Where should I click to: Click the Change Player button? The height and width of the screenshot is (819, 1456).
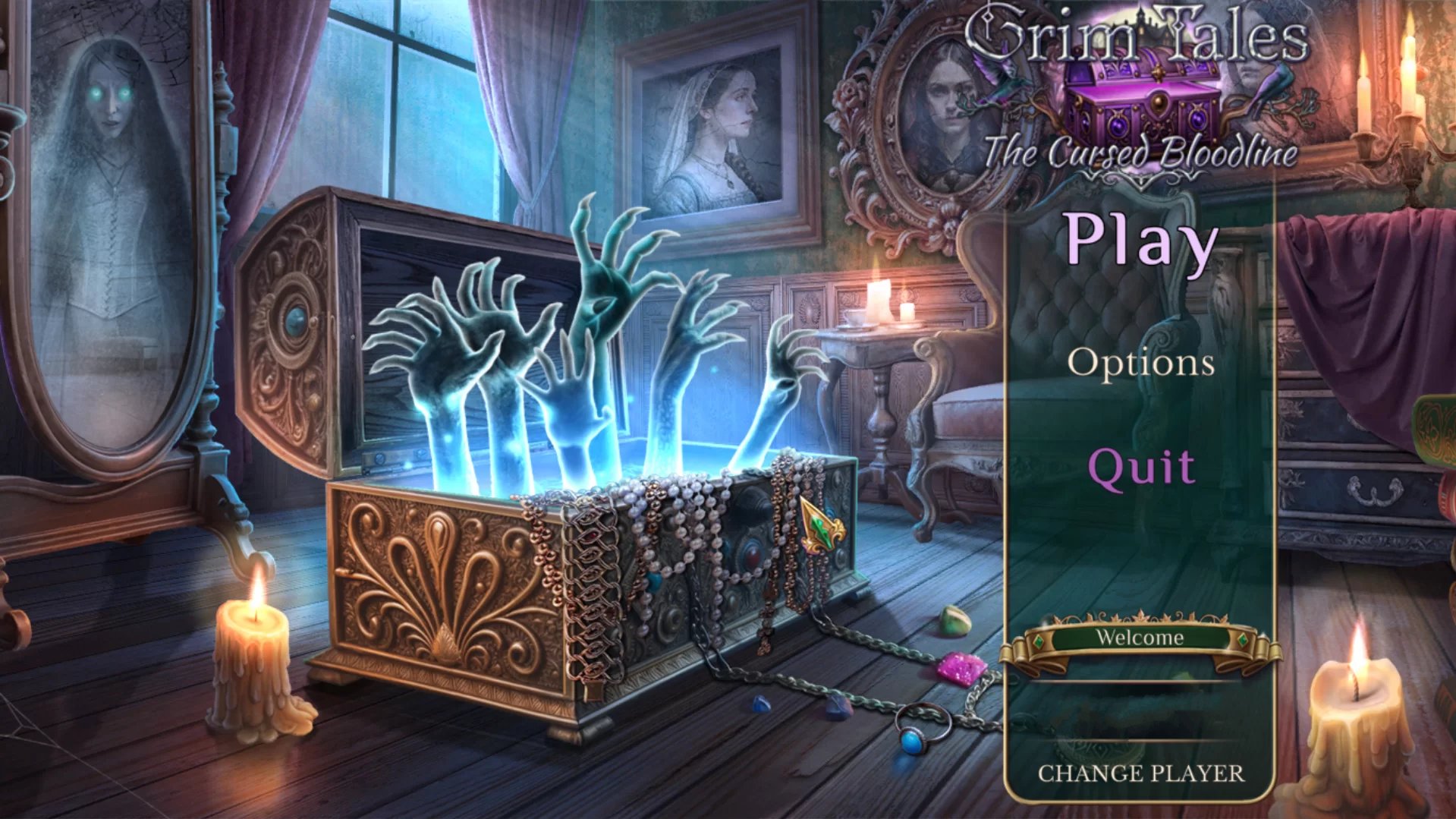point(1140,773)
